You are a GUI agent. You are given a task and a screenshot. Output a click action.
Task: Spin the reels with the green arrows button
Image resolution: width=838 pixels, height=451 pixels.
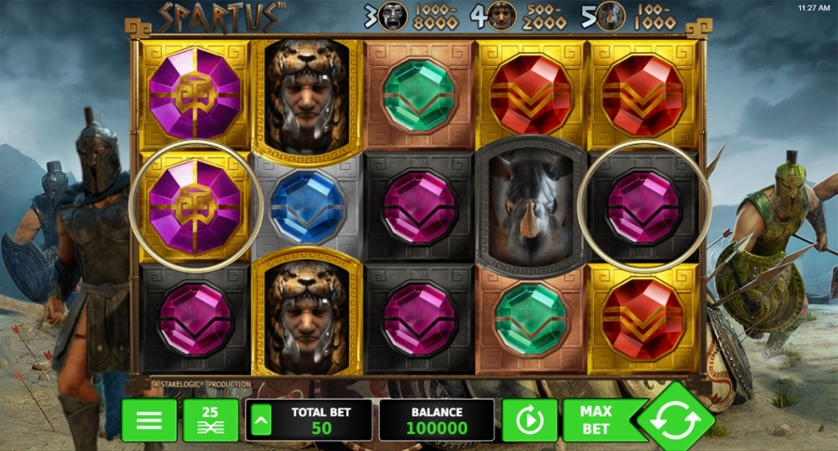point(676,420)
